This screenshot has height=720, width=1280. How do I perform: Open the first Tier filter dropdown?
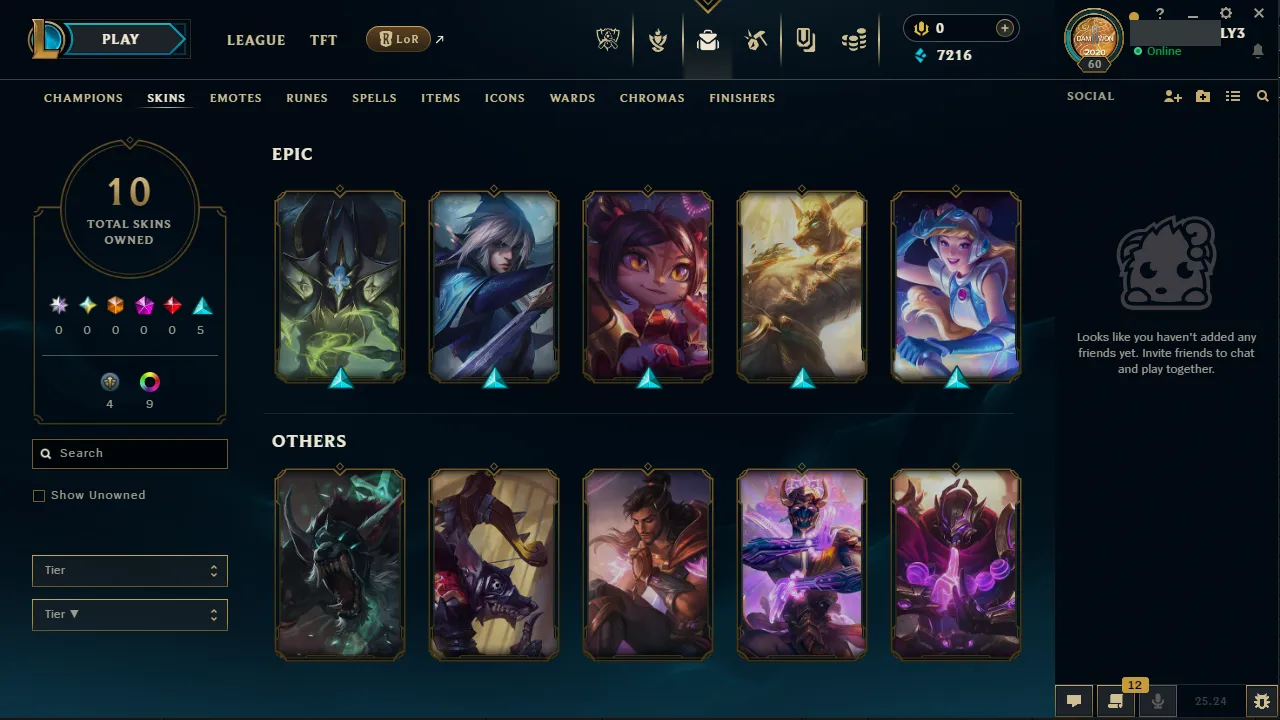pyautogui.click(x=129, y=570)
